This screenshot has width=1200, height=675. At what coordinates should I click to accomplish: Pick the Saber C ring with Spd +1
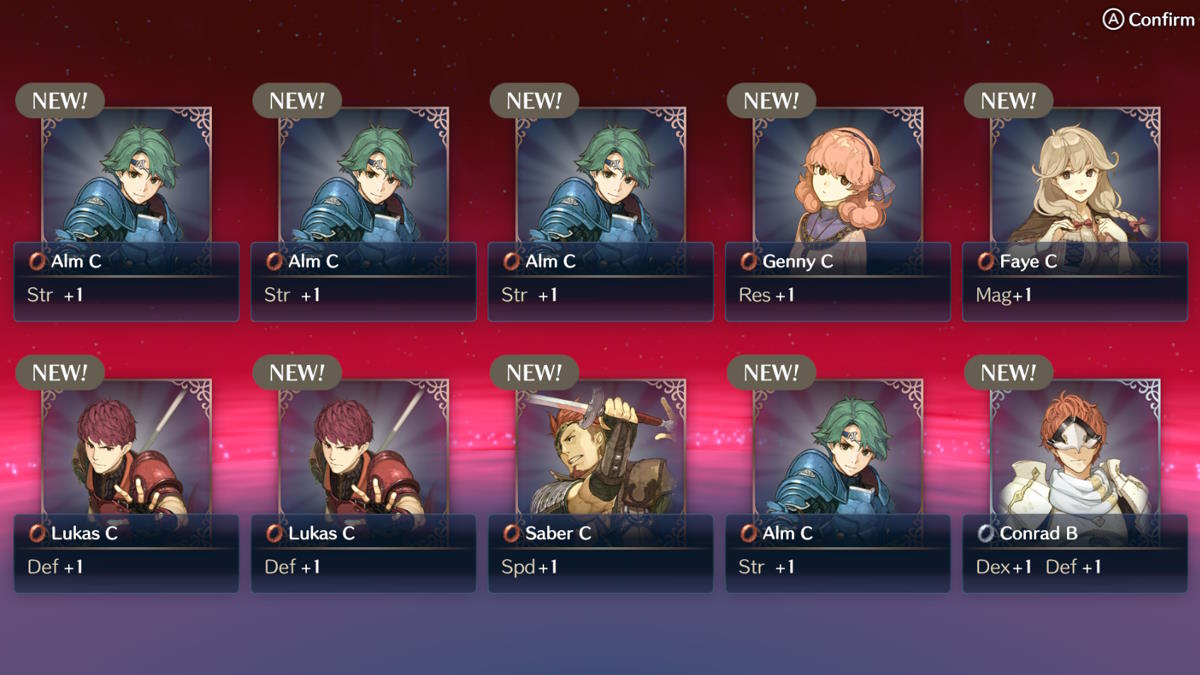click(601, 487)
